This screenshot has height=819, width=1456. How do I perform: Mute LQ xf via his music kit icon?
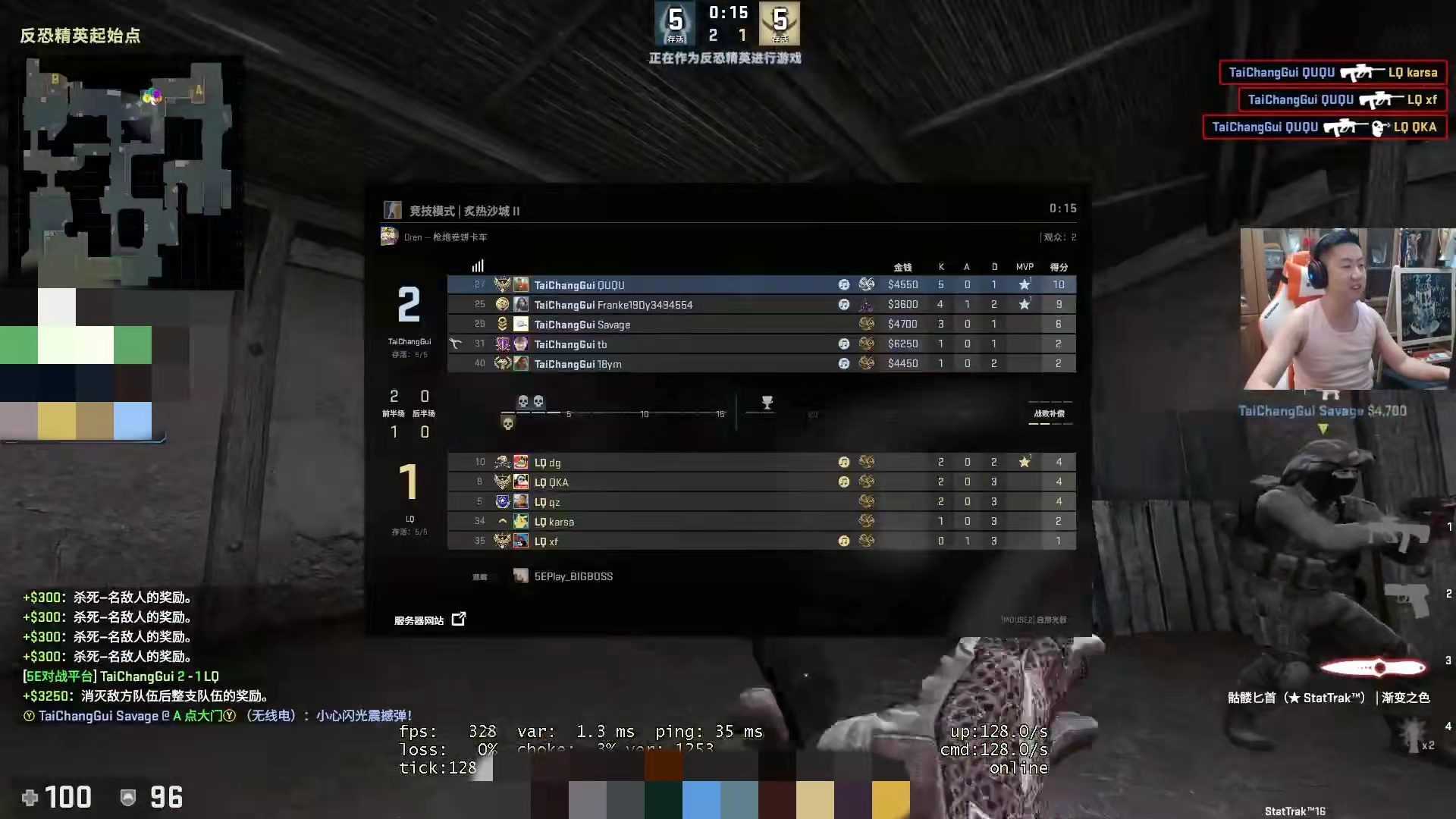pos(844,541)
